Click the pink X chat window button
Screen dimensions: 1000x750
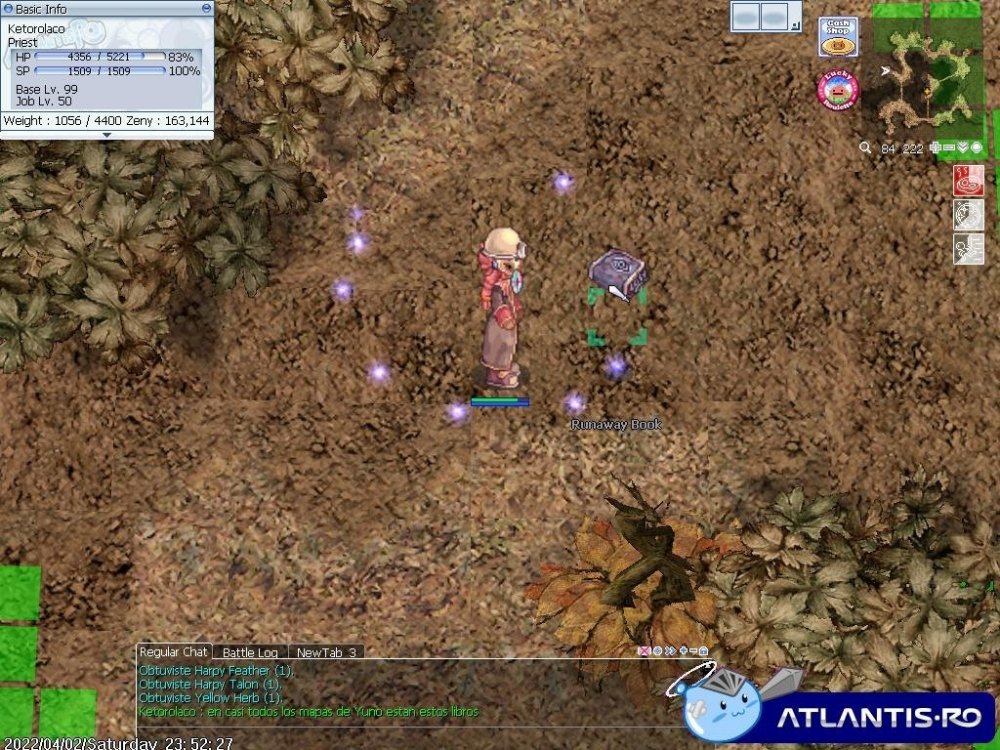[645, 652]
